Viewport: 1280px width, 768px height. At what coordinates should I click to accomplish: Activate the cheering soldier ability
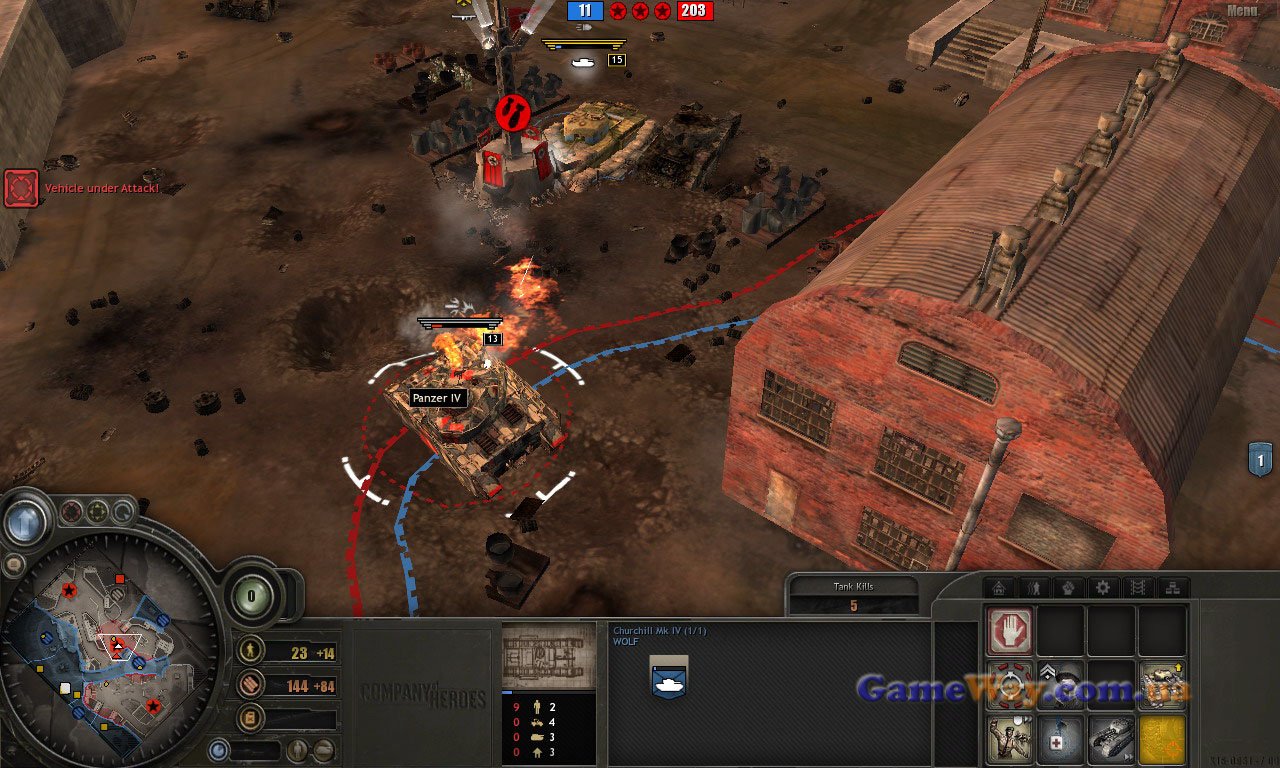[x=1010, y=740]
